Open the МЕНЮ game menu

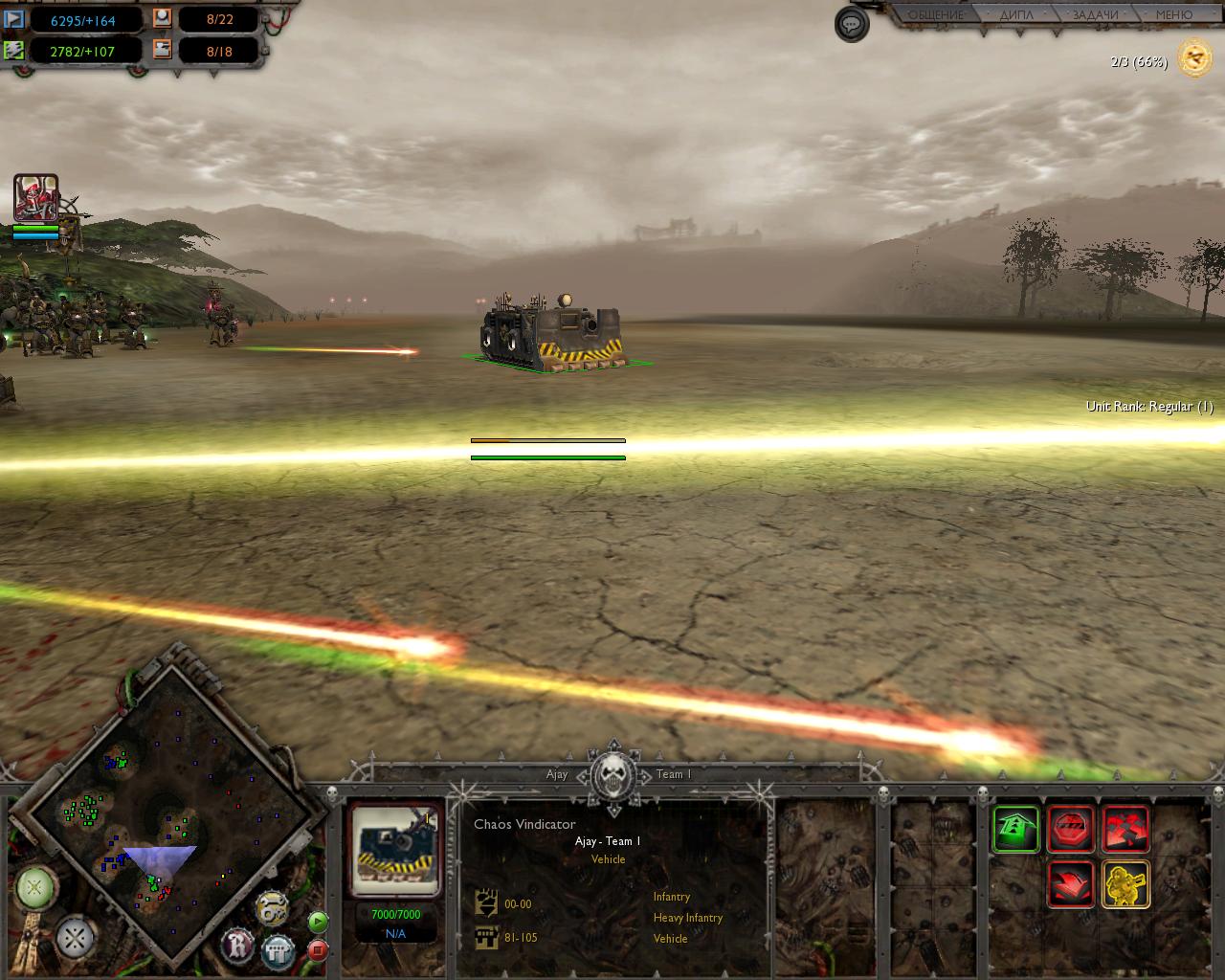[1173, 15]
